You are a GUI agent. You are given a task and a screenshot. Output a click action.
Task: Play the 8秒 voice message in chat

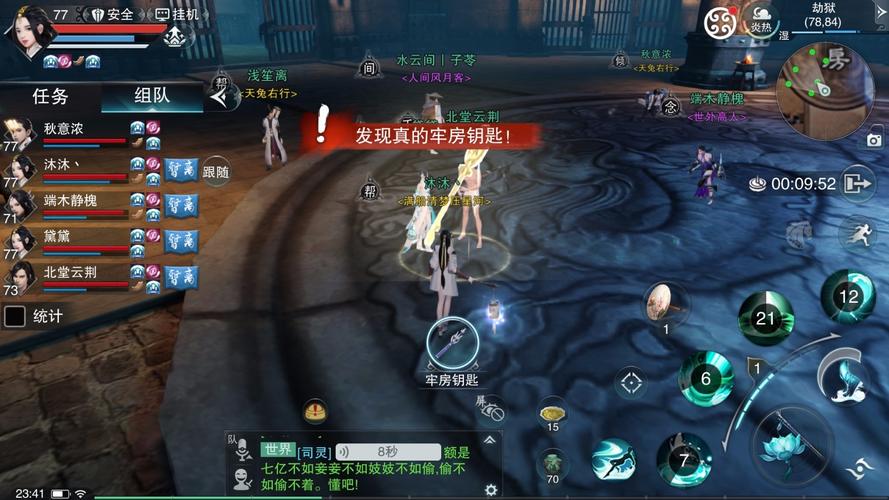pyautogui.click(x=387, y=452)
